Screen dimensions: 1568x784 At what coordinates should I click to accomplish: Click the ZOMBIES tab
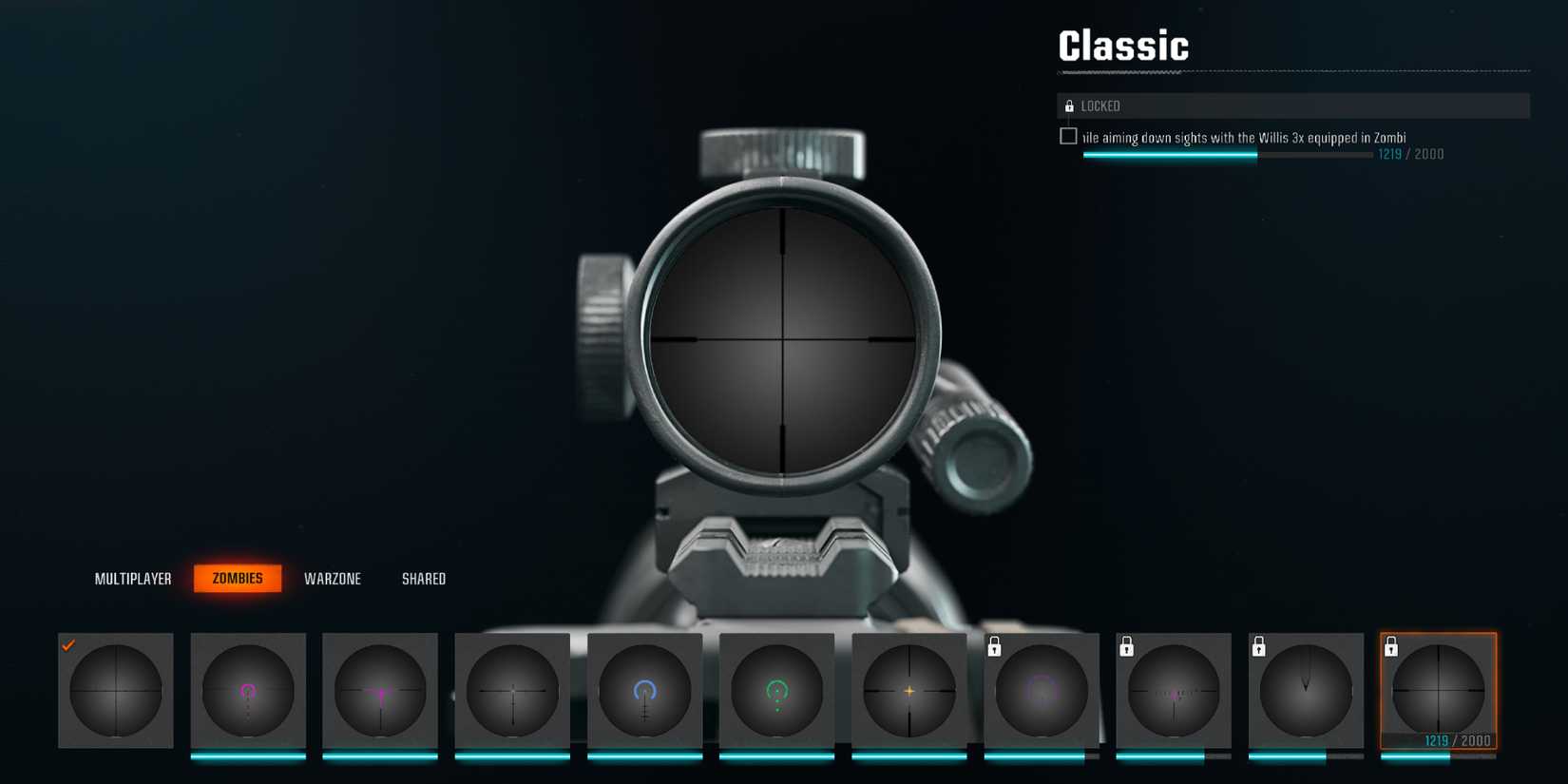(x=238, y=578)
